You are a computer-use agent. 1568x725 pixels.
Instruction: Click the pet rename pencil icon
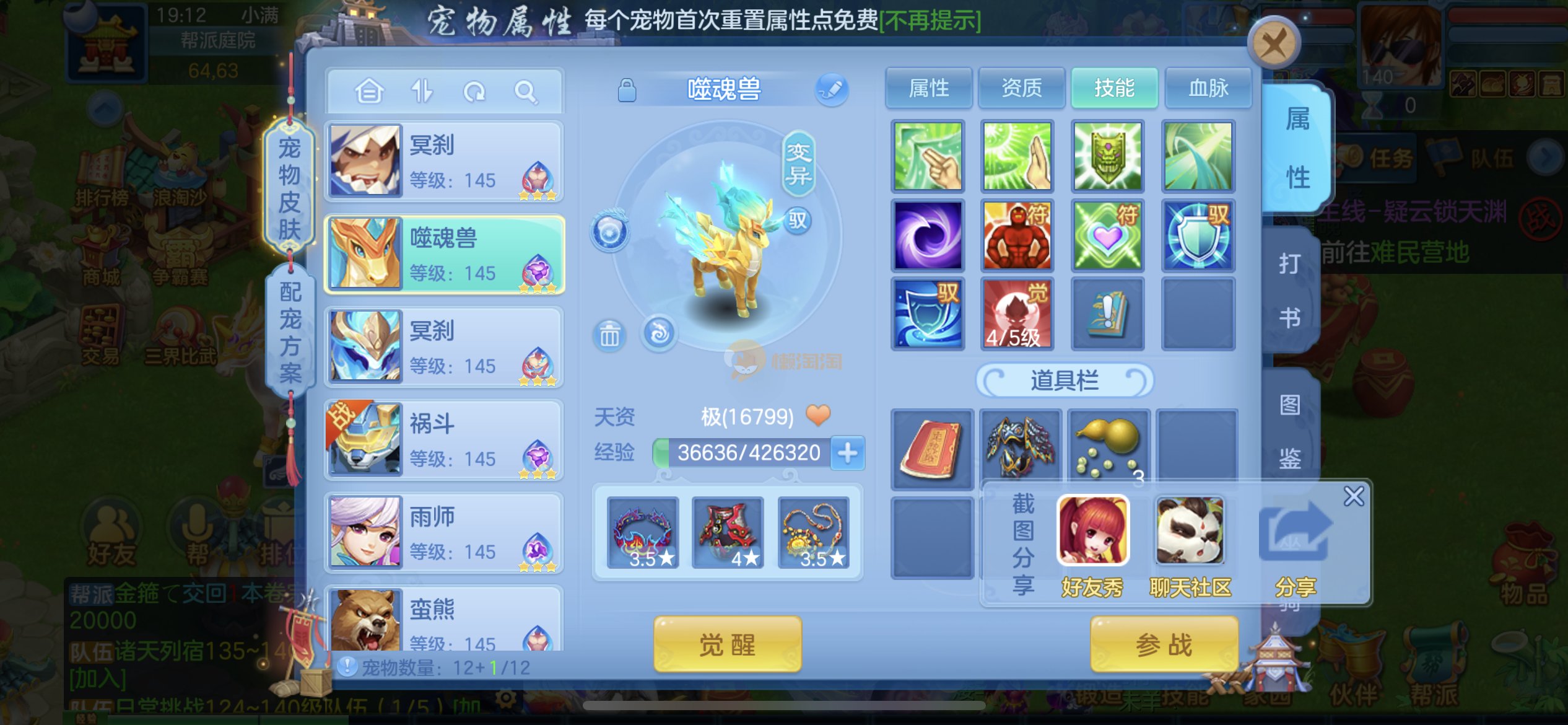click(831, 89)
